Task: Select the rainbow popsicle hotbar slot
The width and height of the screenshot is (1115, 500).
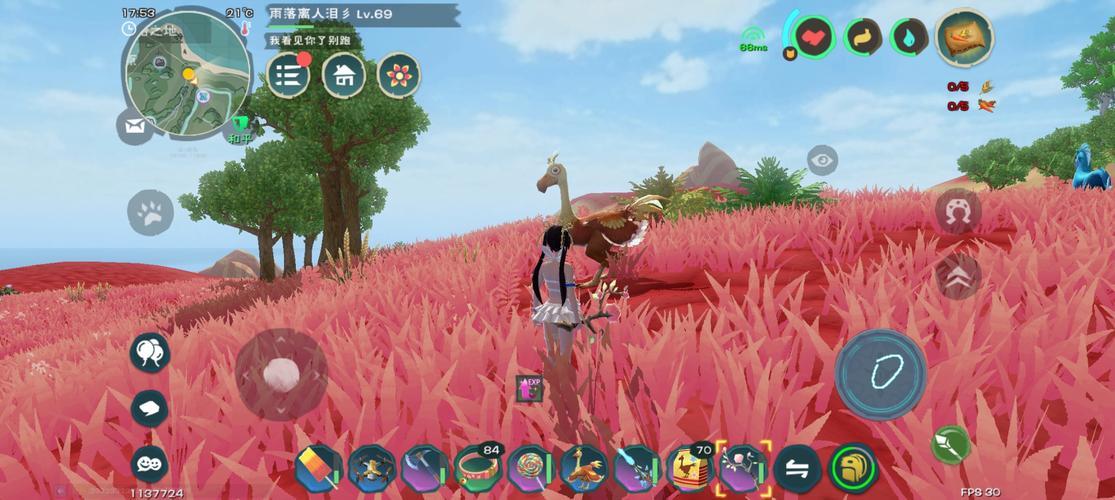Action: click(x=319, y=468)
